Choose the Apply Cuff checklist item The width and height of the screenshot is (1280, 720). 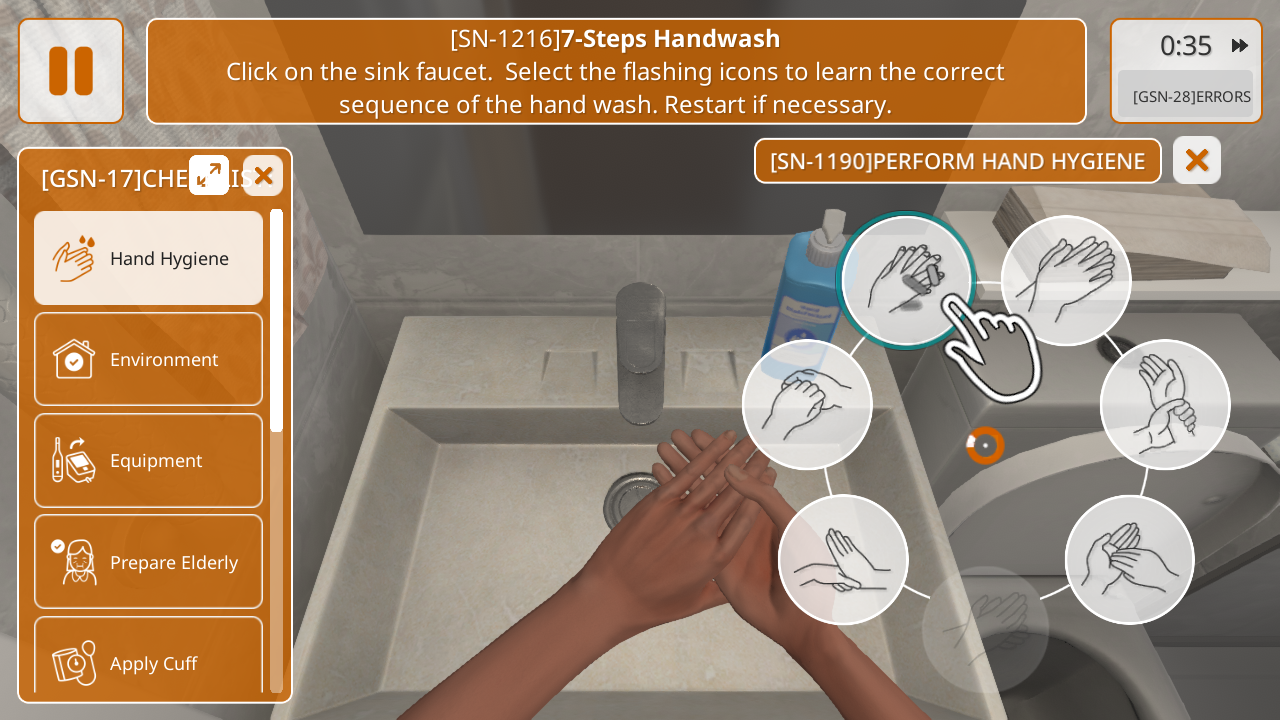(149, 660)
